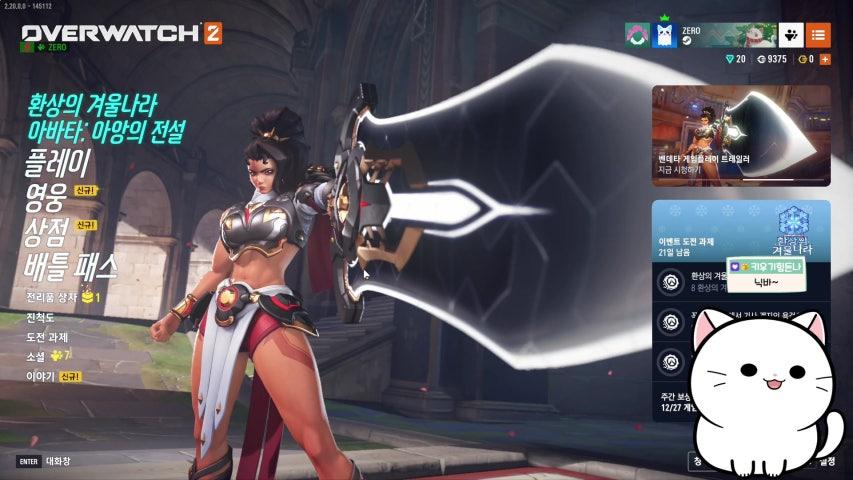Select 배틀 패스 (Battle Pass)

pyautogui.click(x=72, y=266)
